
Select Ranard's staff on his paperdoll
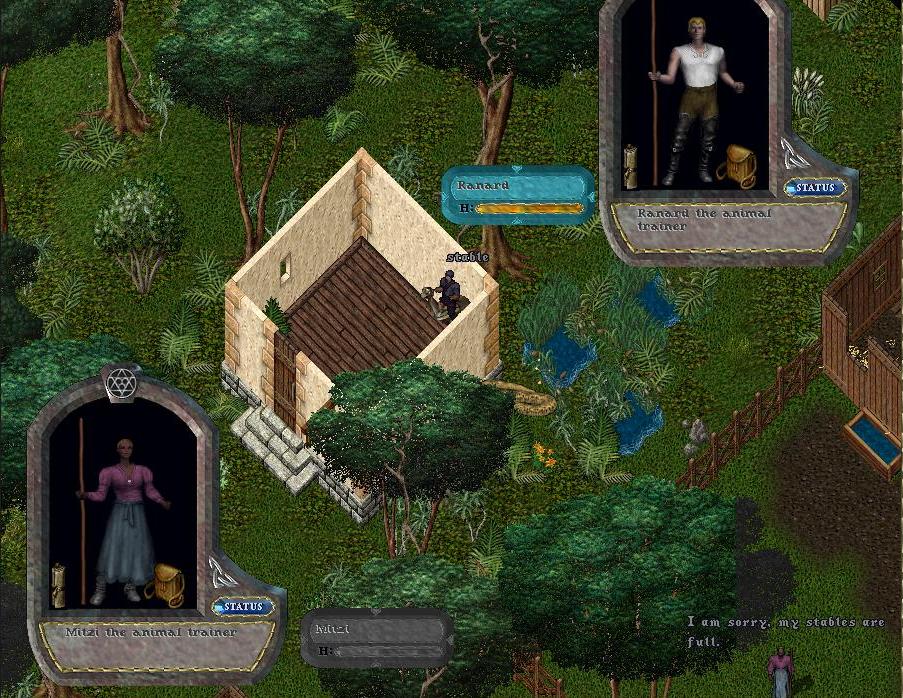pos(655,100)
